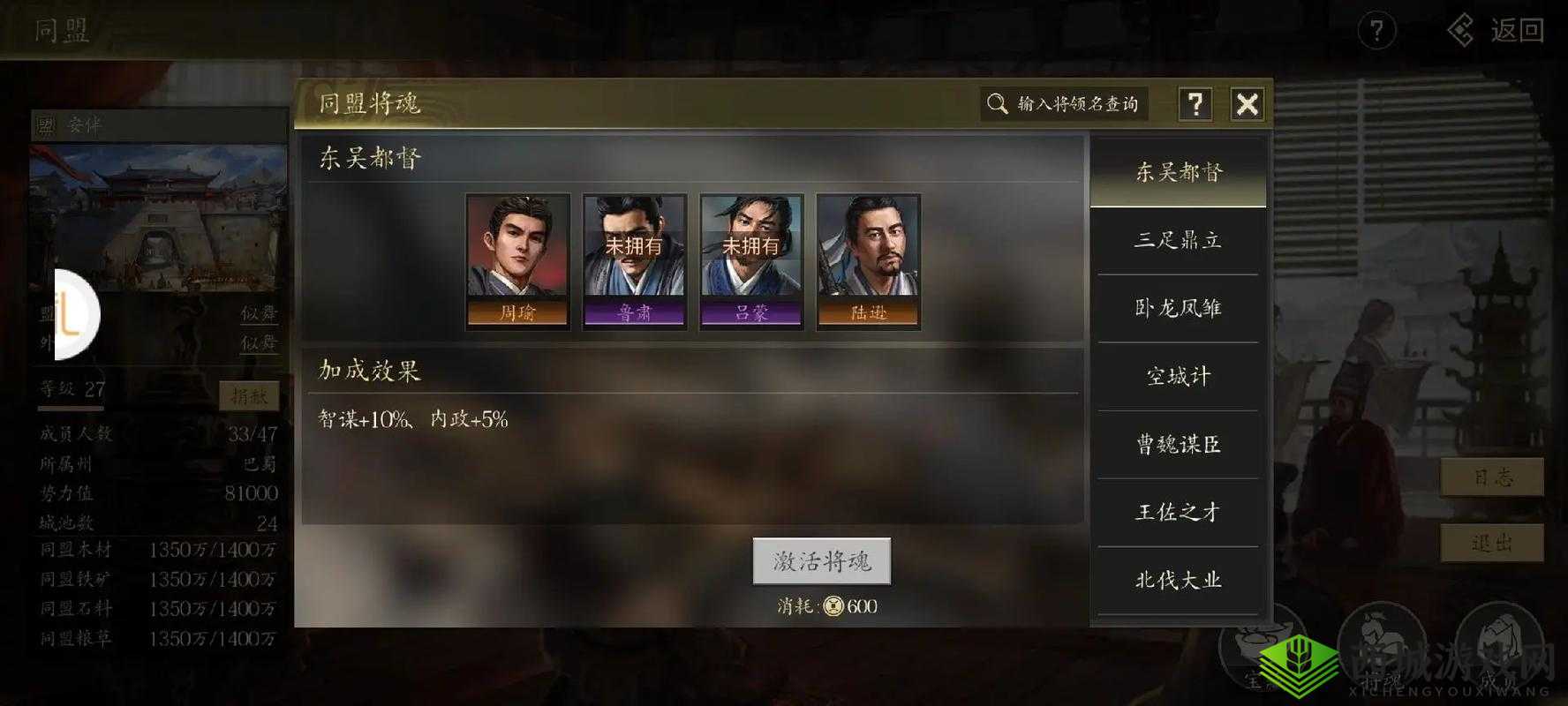The image size is (1568, 706).
Task: Click the alliance emblem icon next to 安伴
Action: tap(47, 124)
